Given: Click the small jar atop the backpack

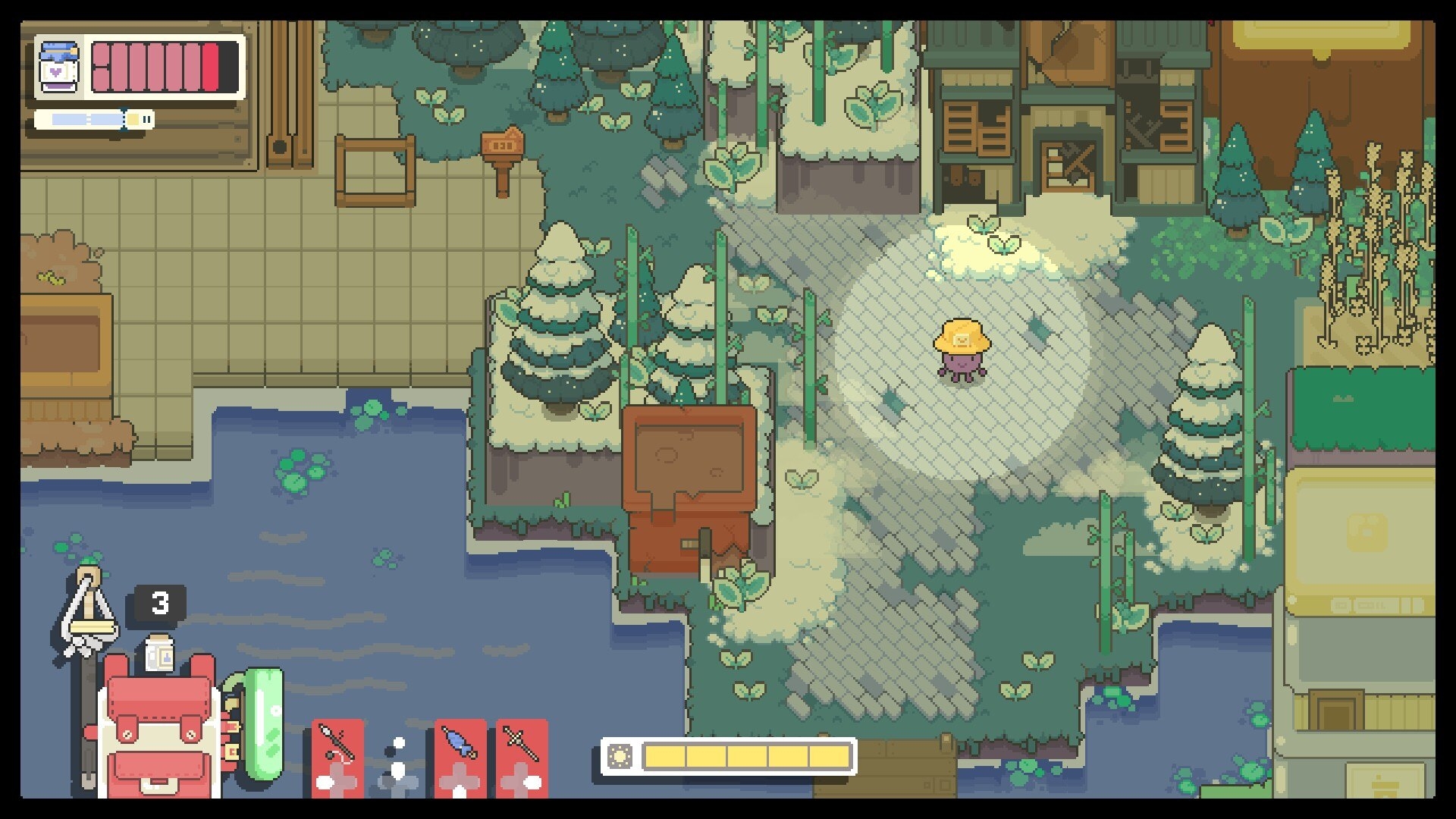Looking at the screenshot, I should tap(159, 654).
